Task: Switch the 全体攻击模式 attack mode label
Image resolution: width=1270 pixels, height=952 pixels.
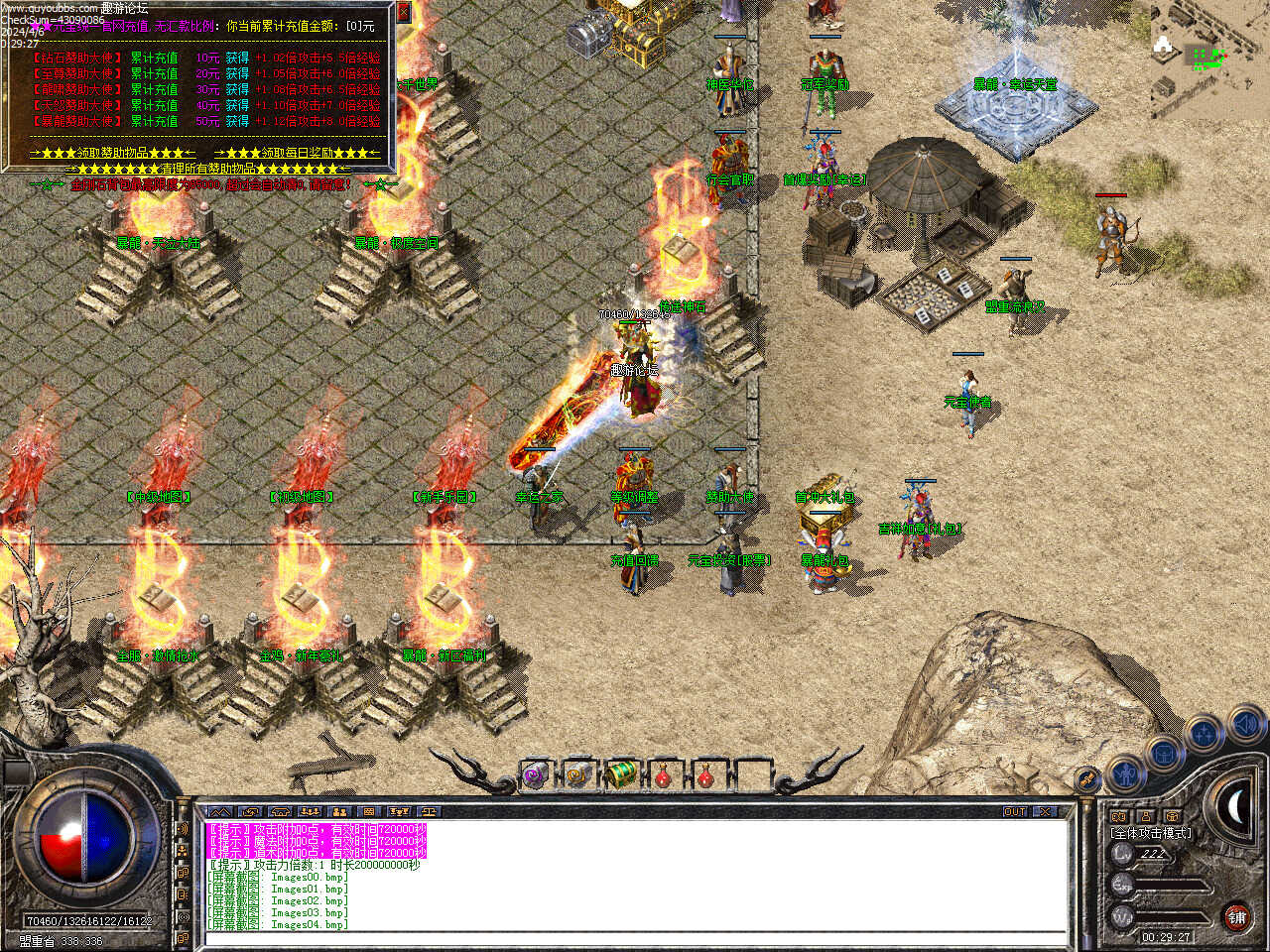Action: (1151, 833)
